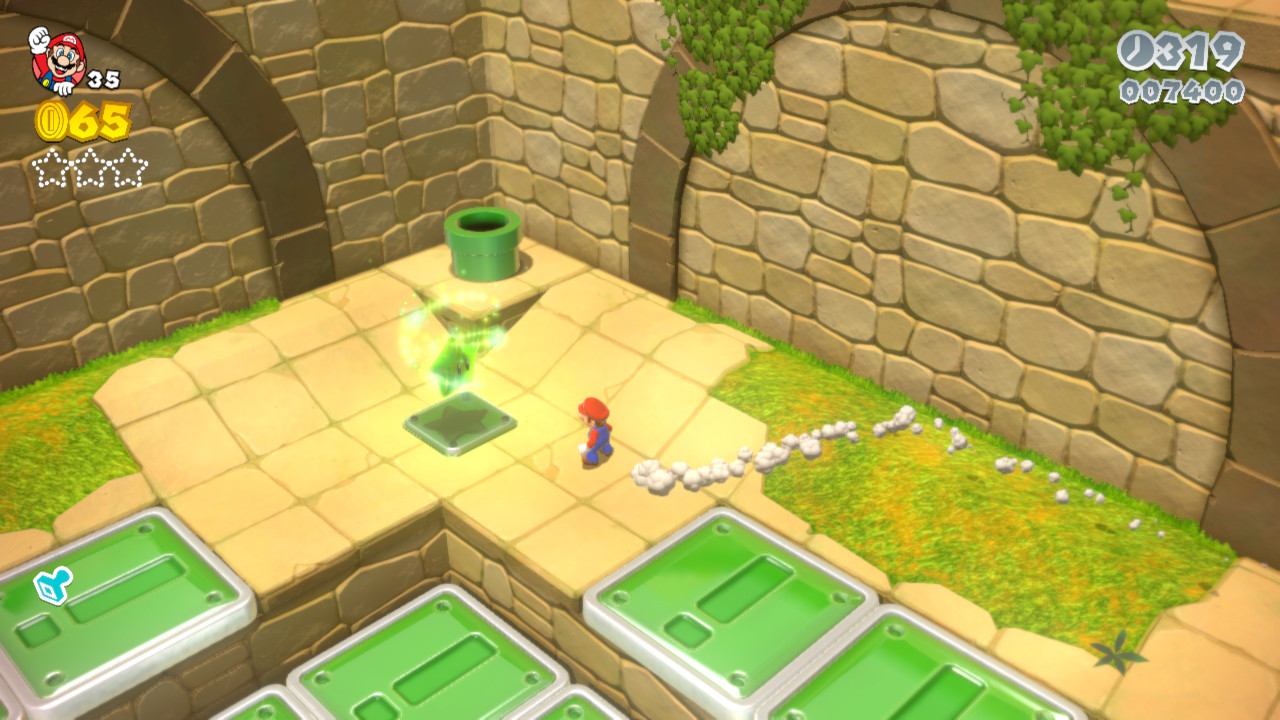The image size is (1280, 720).
Task: Select the blue stamp icon
Action: coord(50,587)
